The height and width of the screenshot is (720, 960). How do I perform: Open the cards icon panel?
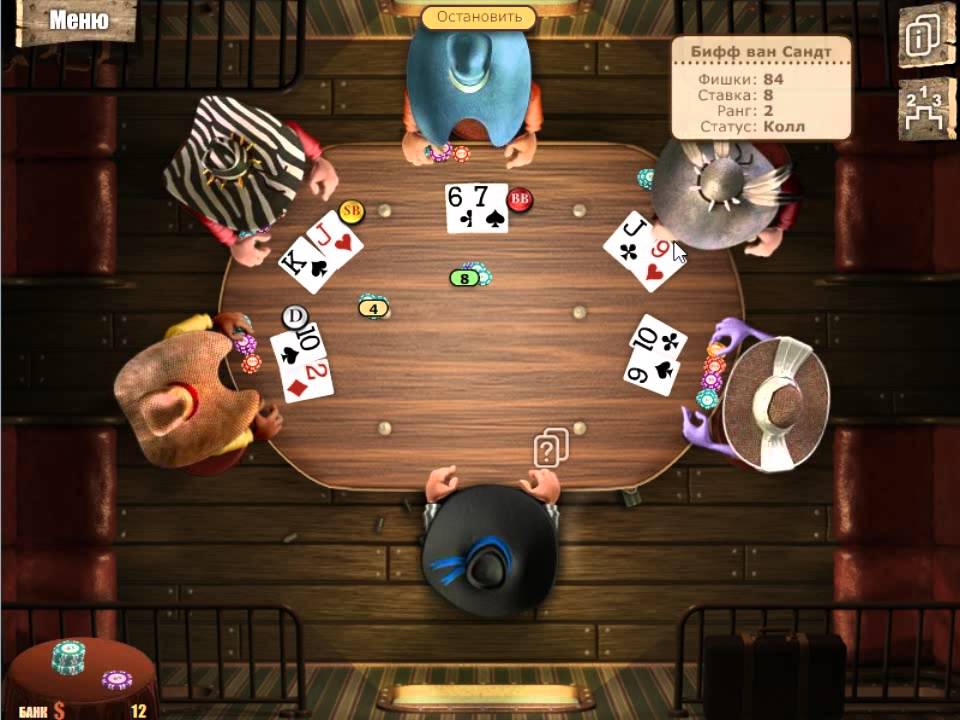(925, 35)
